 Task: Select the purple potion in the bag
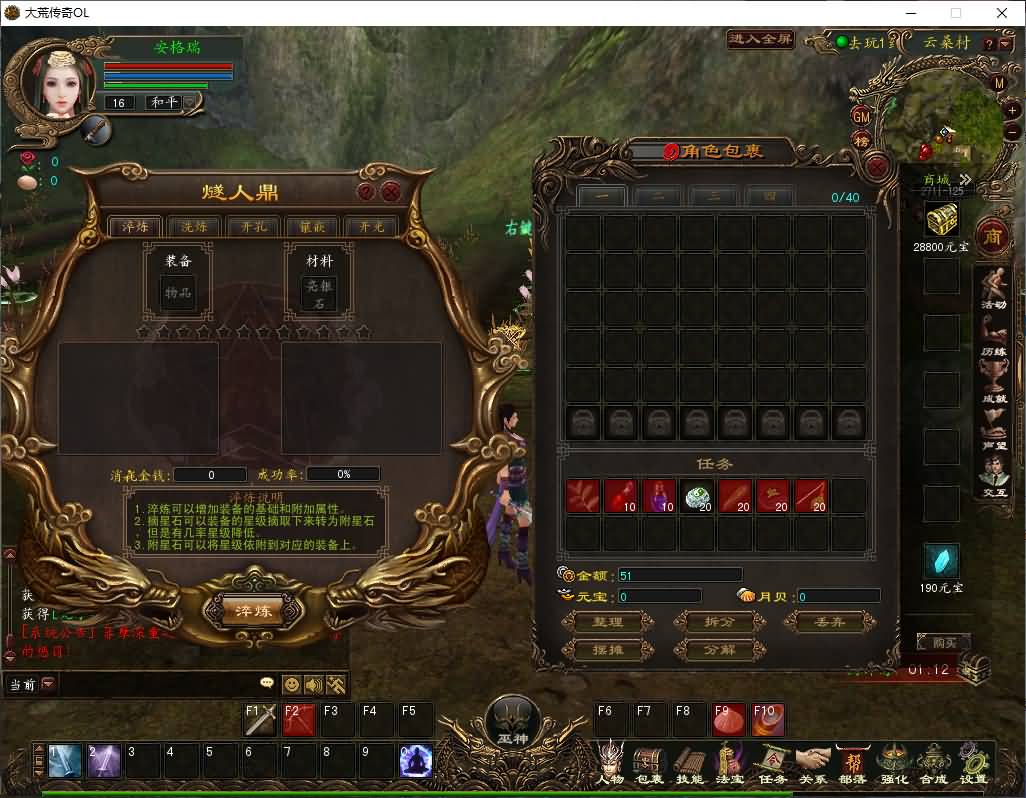[658, 497]
